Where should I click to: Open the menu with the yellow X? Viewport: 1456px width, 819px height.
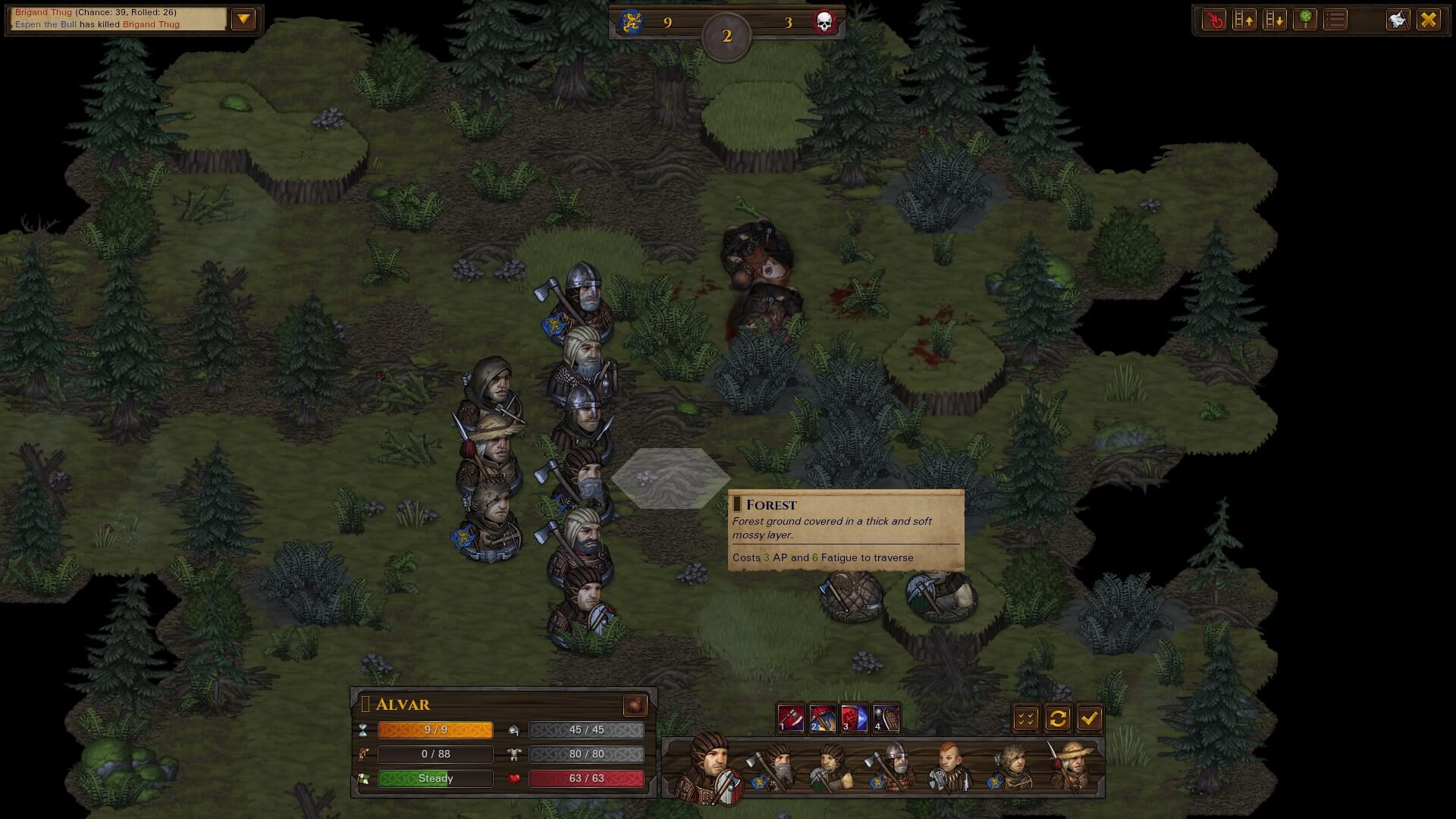click(x=1429, y=20)
